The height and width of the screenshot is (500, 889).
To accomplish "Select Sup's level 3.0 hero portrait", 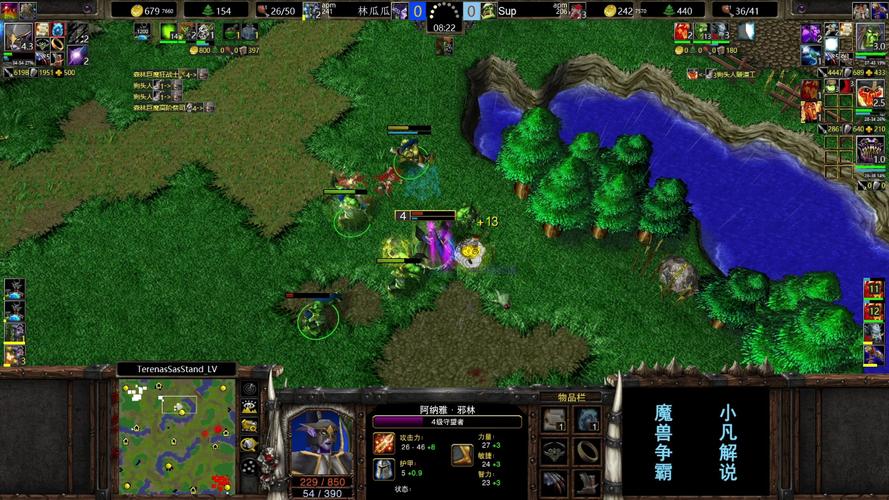I will (871, 37).
